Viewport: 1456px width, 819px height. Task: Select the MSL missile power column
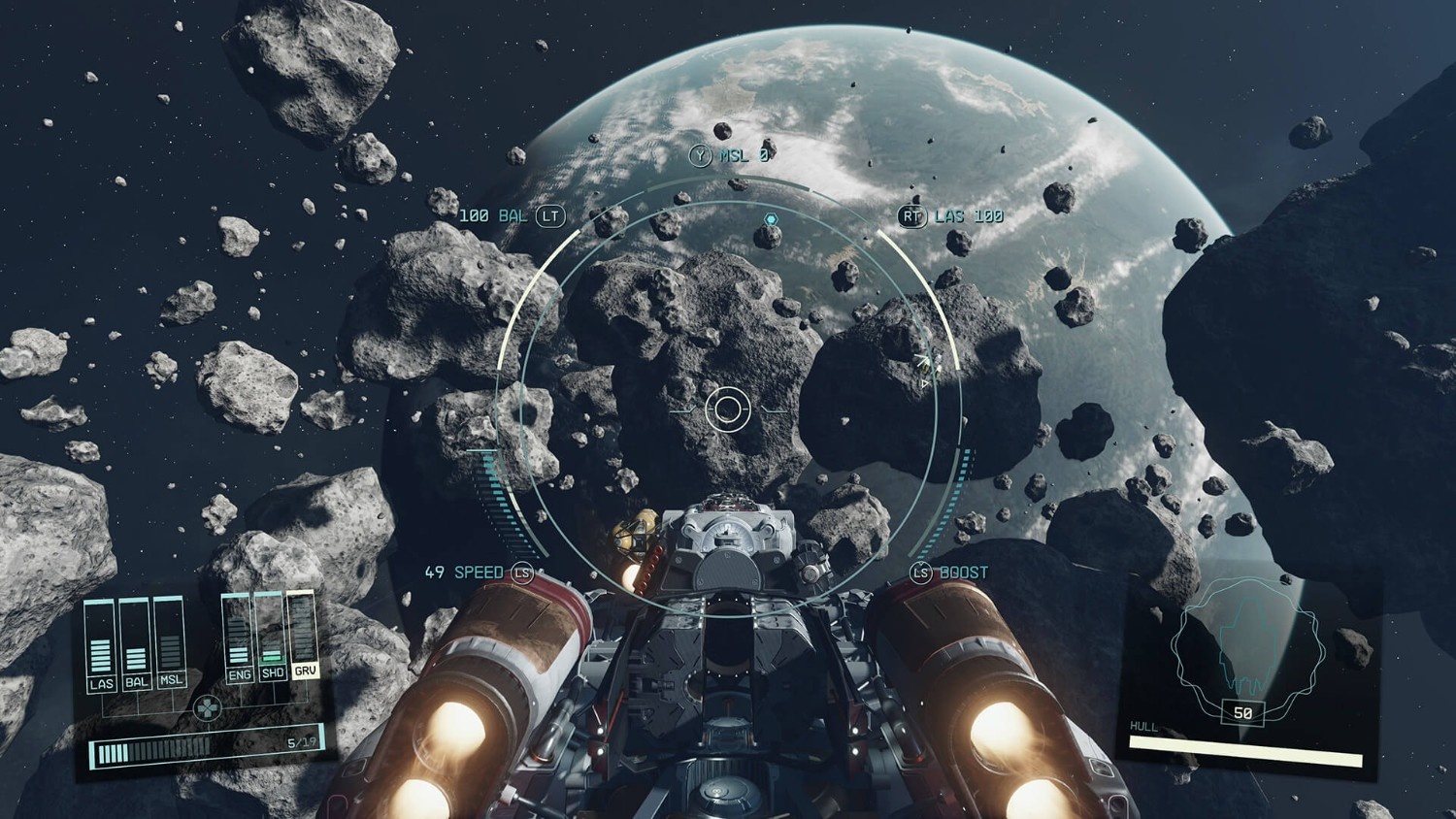click(x=171, y=645)
